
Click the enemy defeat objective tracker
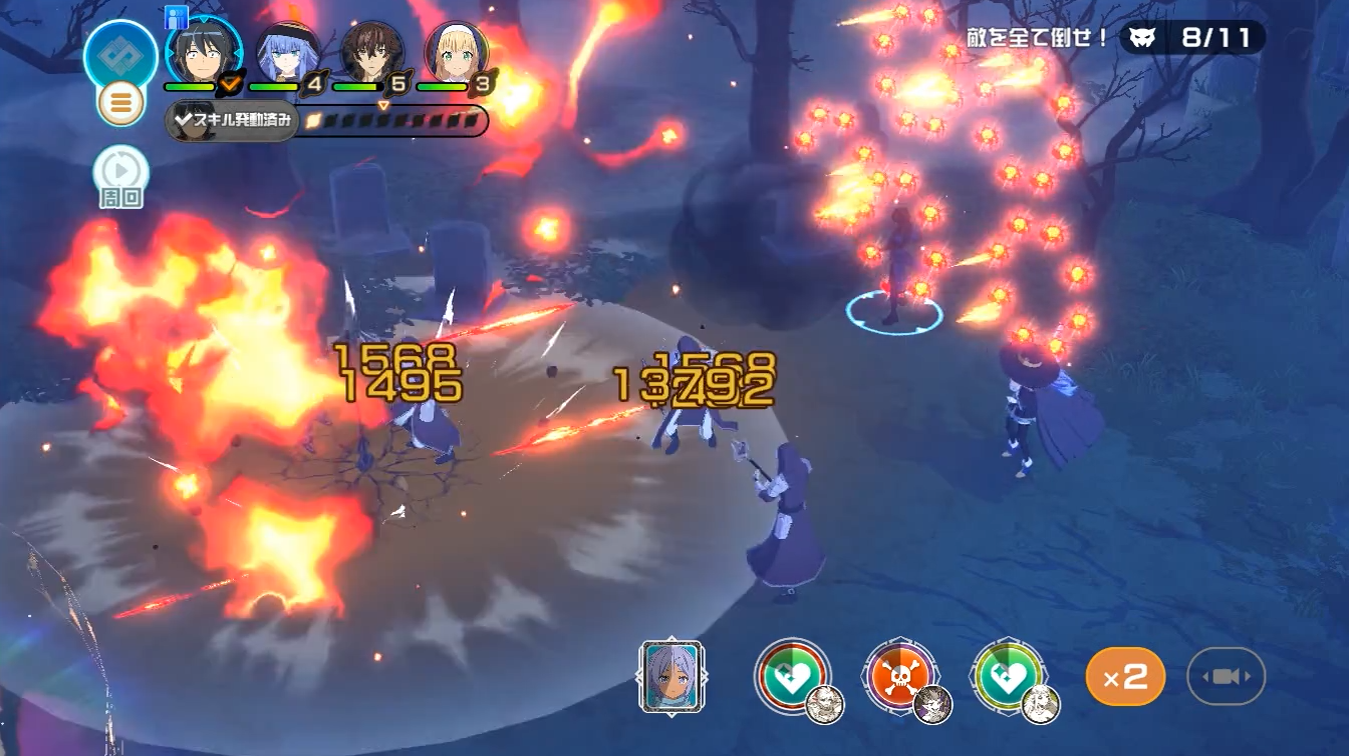coord(1191,38)
